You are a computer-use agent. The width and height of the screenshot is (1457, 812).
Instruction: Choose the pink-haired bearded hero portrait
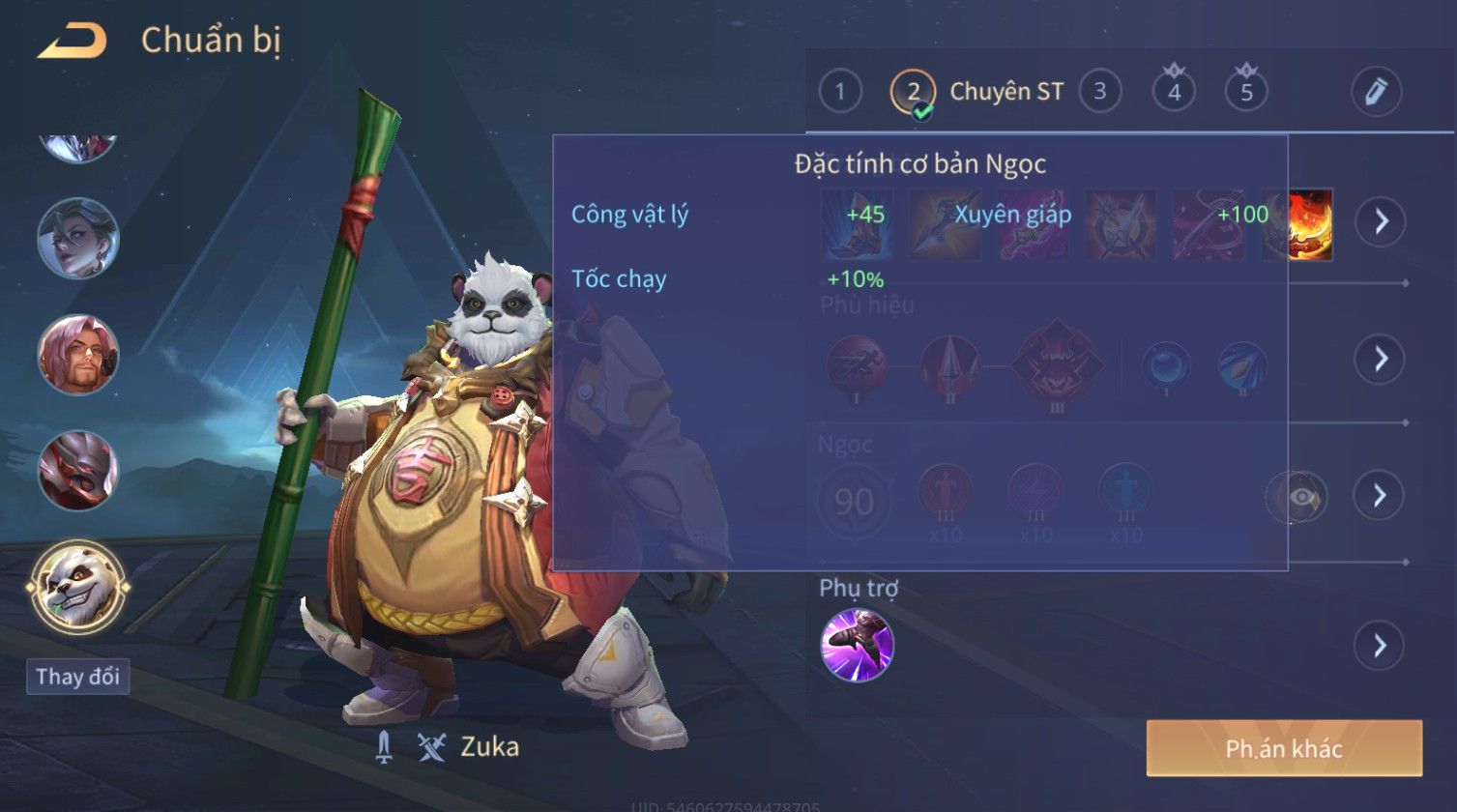point(77,355)
